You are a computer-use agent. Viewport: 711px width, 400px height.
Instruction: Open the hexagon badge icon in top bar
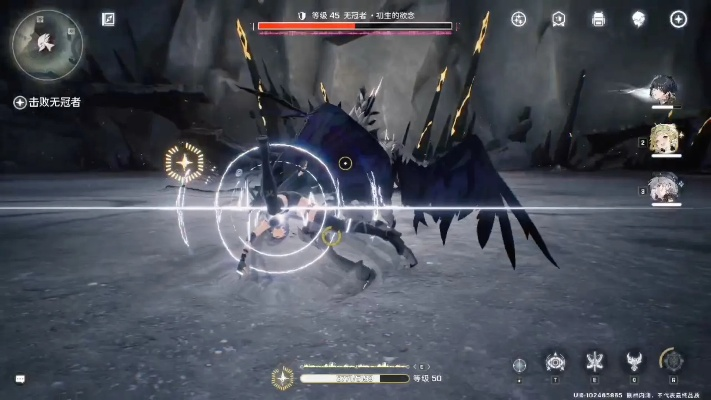click(559, 19)
